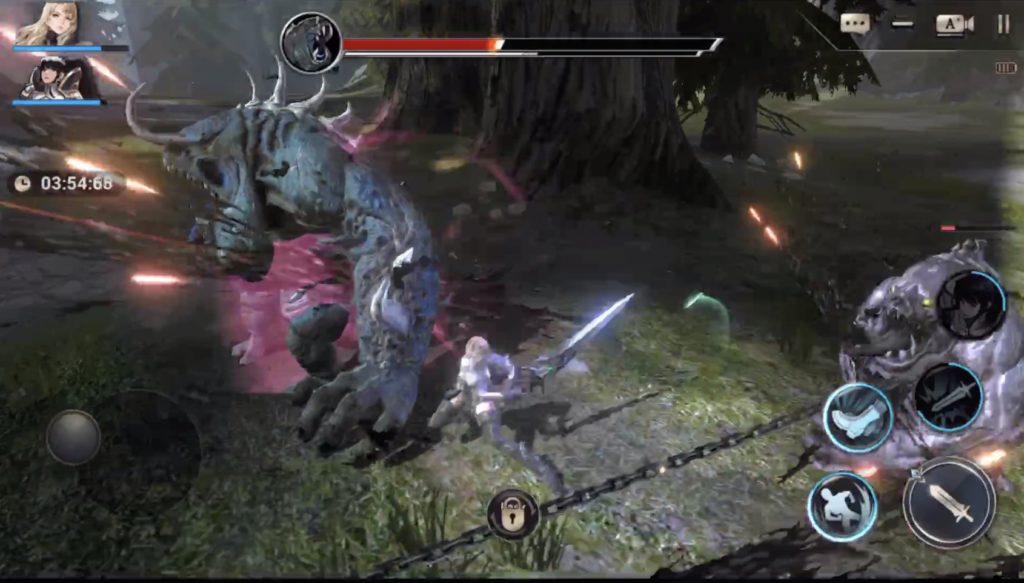1024x583 pixels.
Task: Pause the battle
Action: click(1003, 25)
